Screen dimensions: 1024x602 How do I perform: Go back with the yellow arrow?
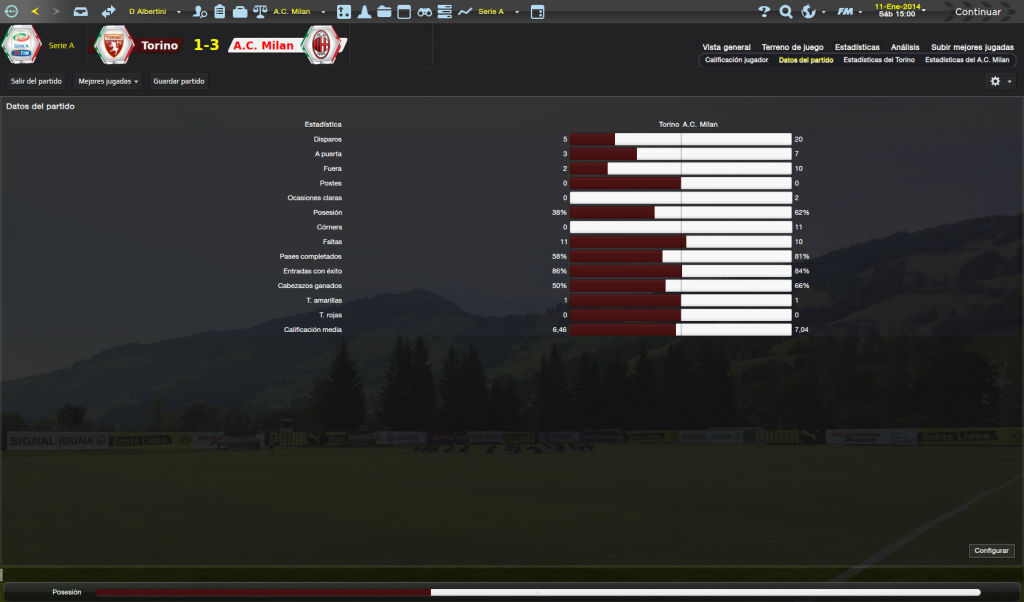(35, 12)
